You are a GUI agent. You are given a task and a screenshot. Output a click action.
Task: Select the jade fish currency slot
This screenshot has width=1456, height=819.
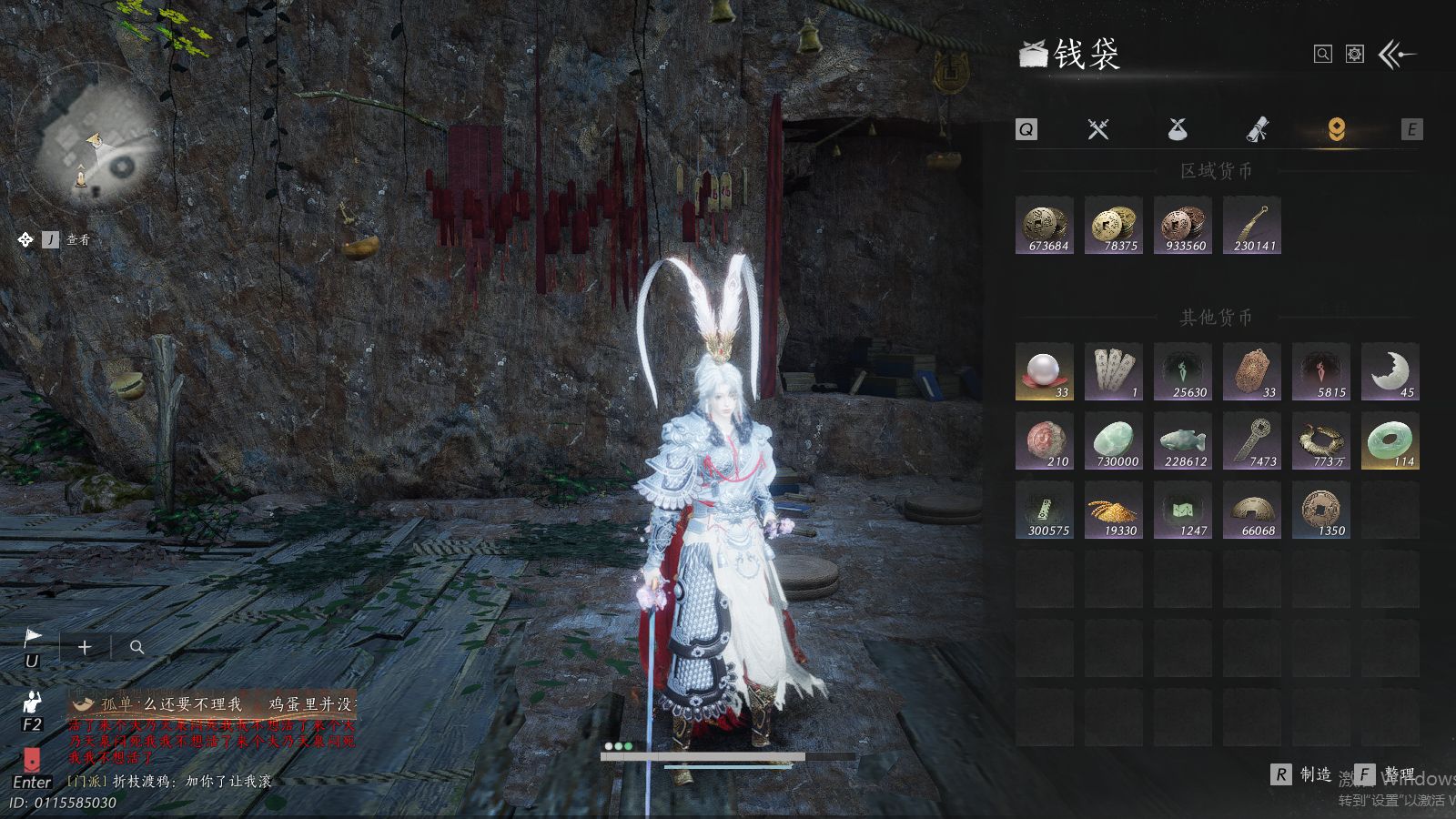click(1183, 440)
